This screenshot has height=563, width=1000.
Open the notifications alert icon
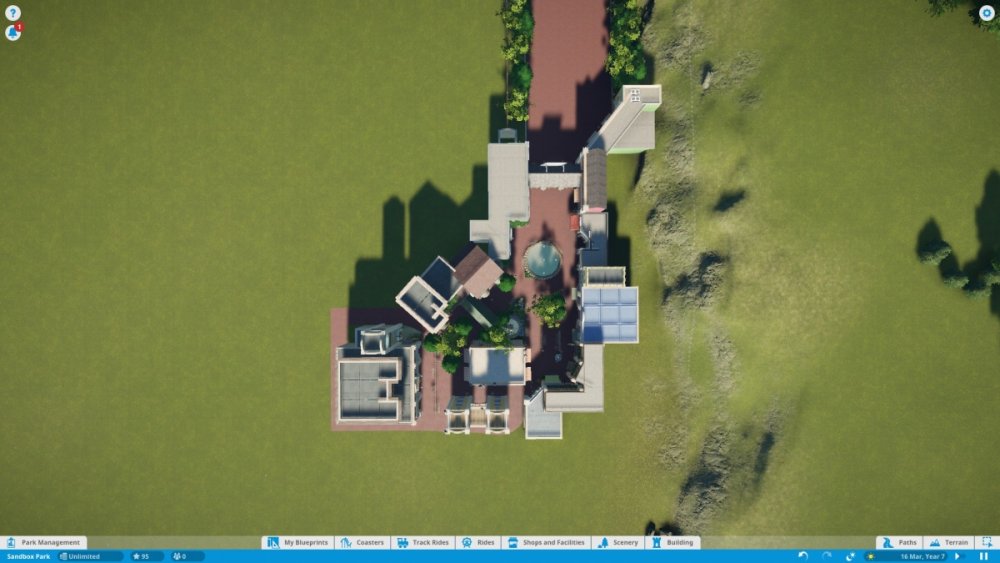pos(13,32)
